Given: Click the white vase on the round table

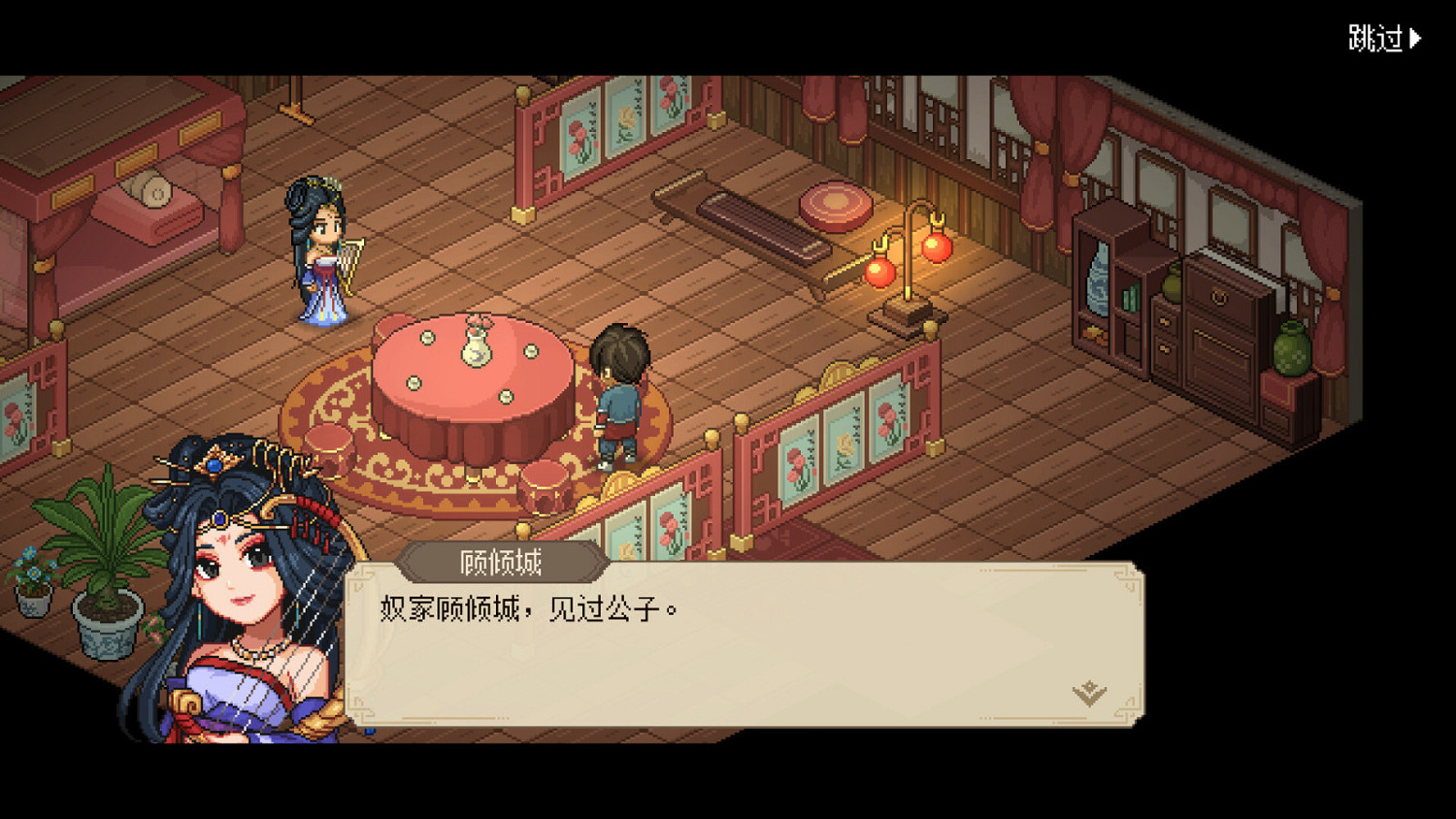Looking at the screenshot, I should coord(476,349).
